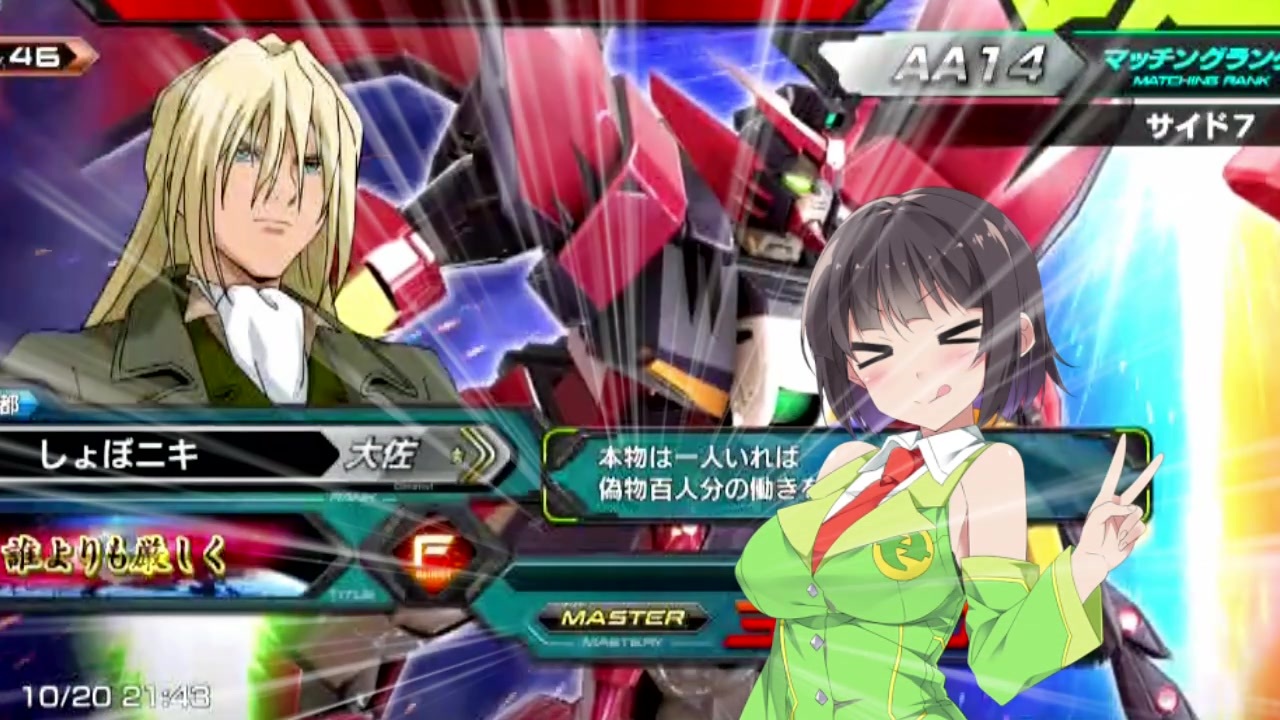Click the MASTER mastery rank badge
This screenshot has width=1280, height=720.
[622, 618]
